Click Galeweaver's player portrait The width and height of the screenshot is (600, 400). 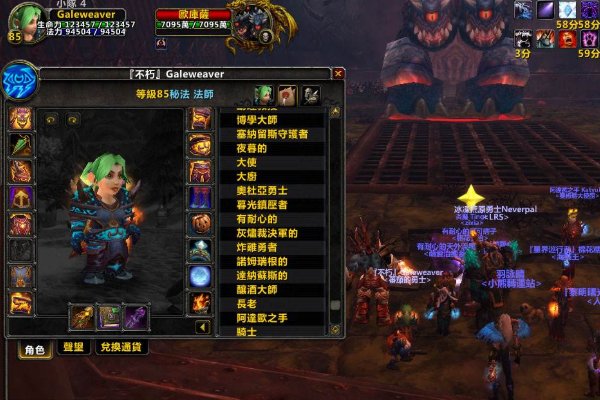coord(22,22)
